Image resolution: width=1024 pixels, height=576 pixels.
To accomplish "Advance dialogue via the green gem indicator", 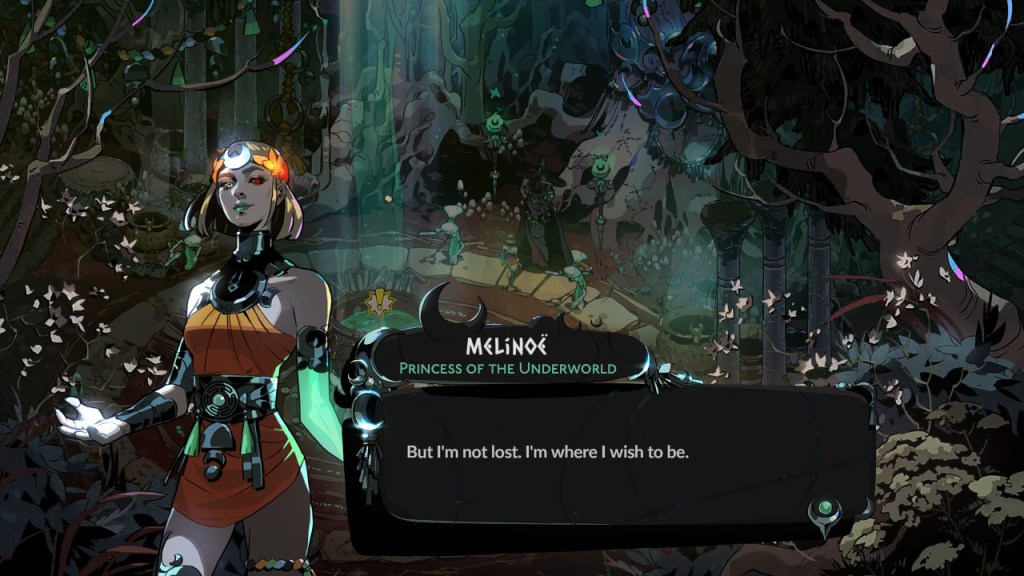I will (x=826, y=511).
